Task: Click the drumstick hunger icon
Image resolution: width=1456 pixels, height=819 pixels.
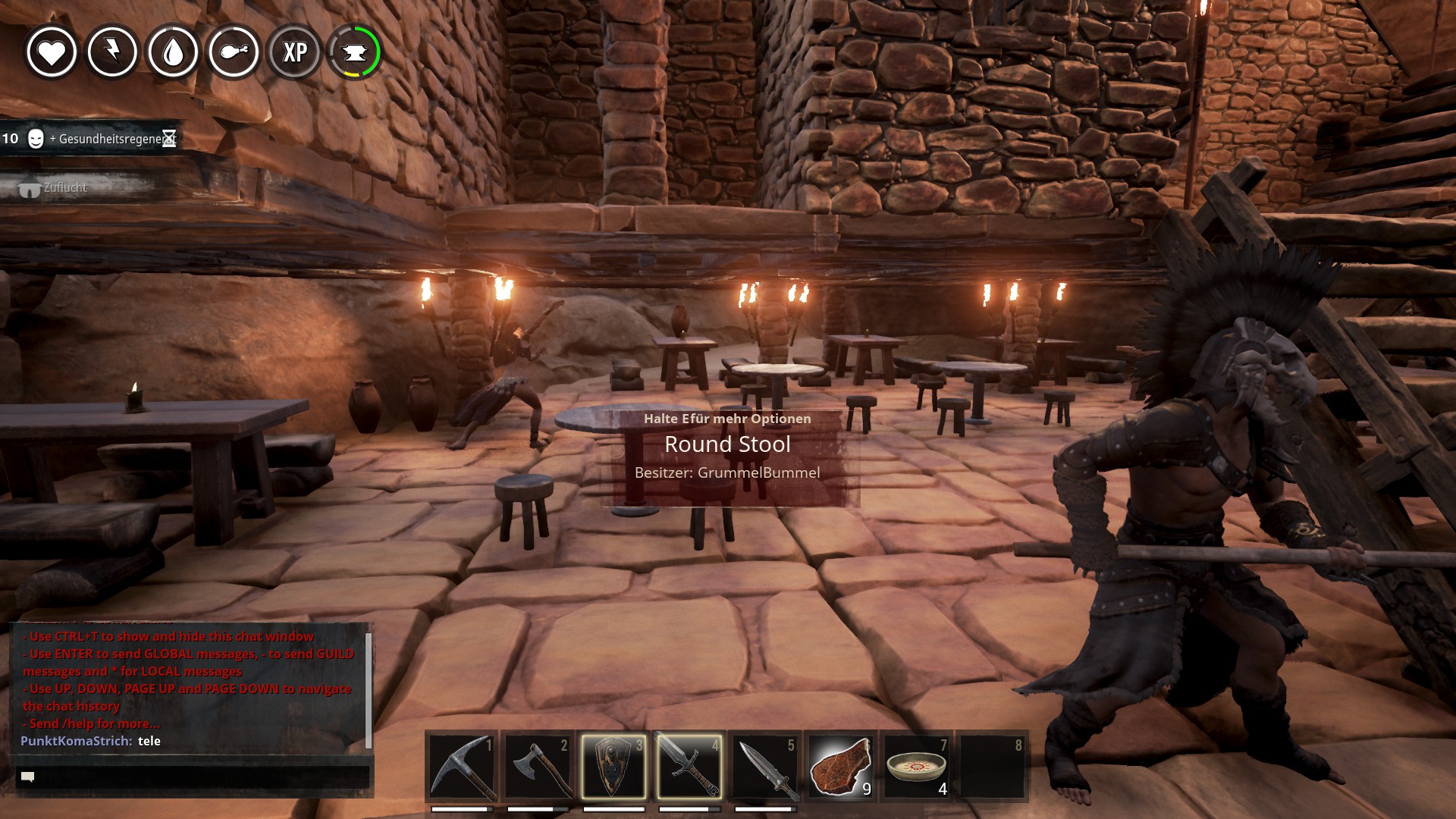Action: click(x=234, y=52)
